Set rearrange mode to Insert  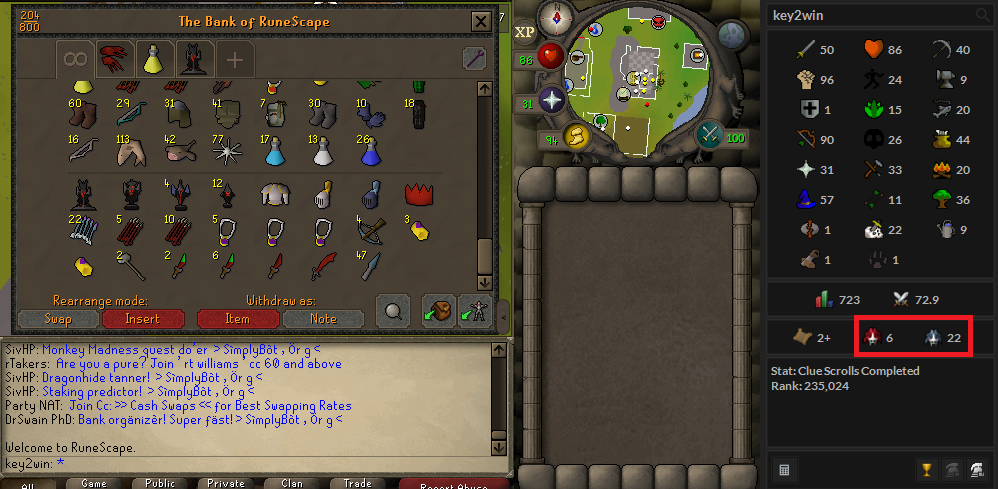(x=142, y=319)
